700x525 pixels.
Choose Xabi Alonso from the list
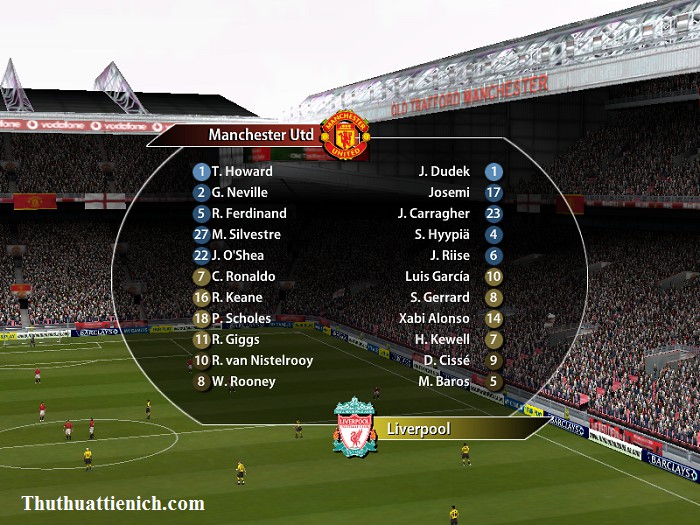[434, 318]
